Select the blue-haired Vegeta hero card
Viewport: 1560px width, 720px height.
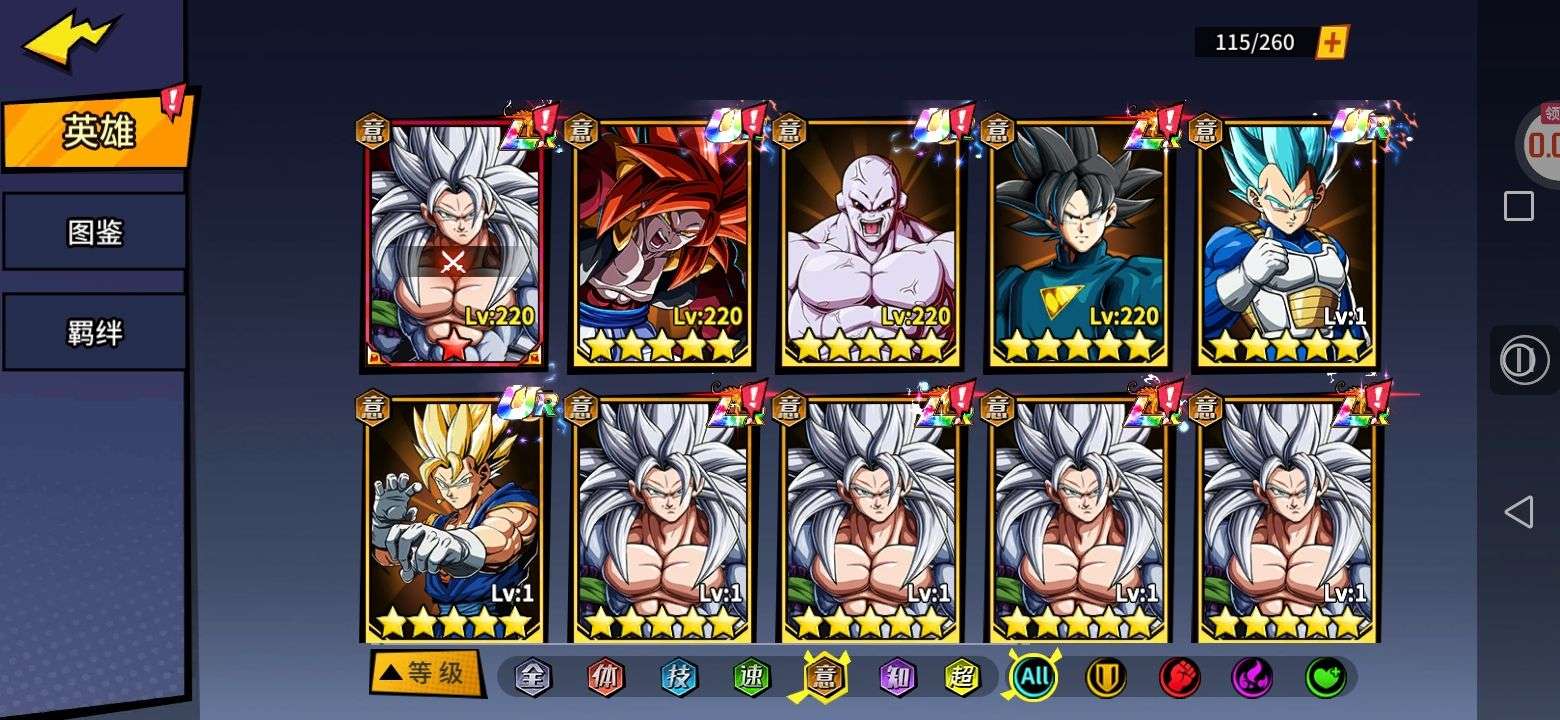click(x=1287, y=243)
